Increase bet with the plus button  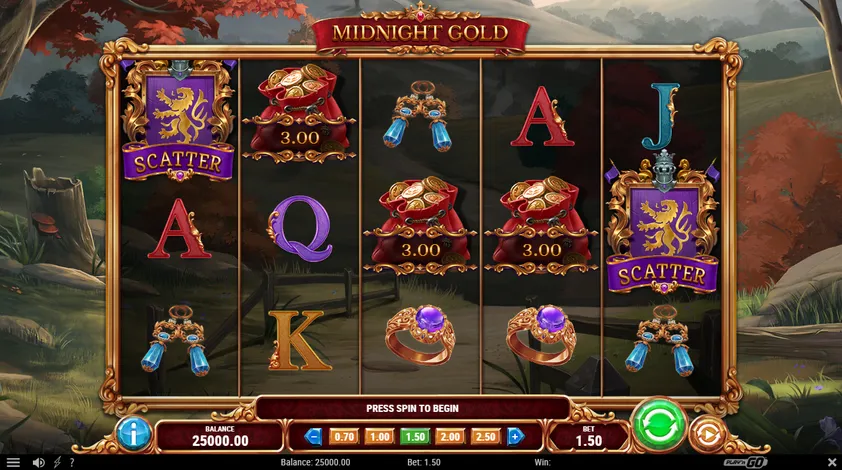coord(515,436)
